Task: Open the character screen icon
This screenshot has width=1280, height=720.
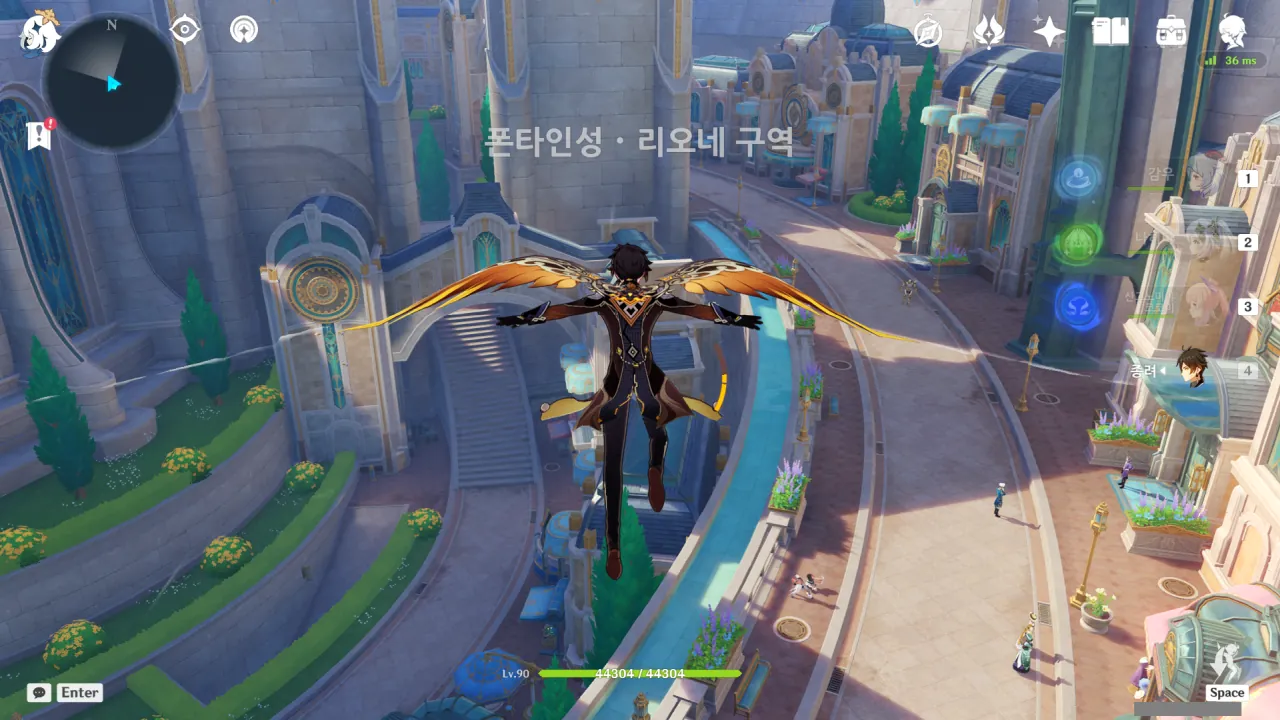Action: pos(1232,30)
